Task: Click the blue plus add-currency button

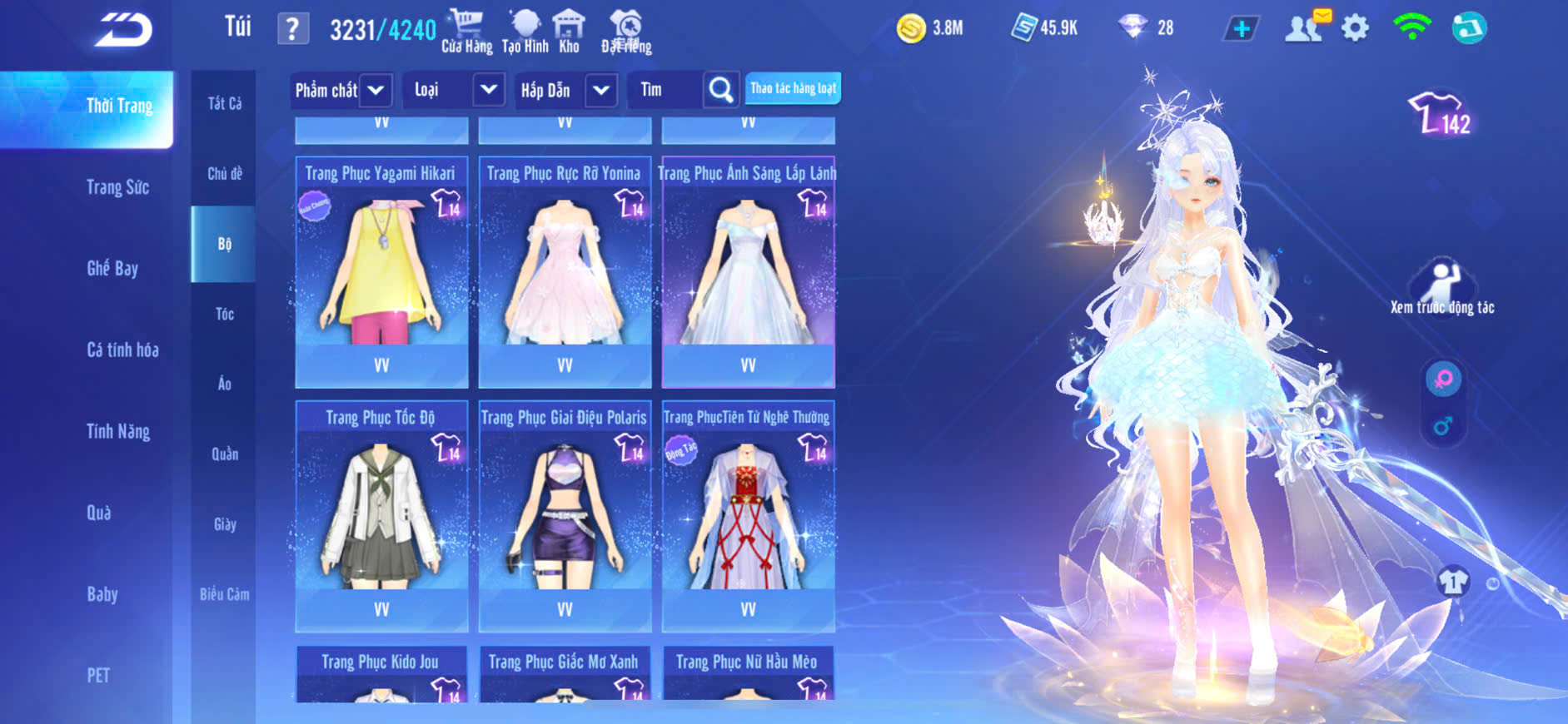Action: (1241, 29)
